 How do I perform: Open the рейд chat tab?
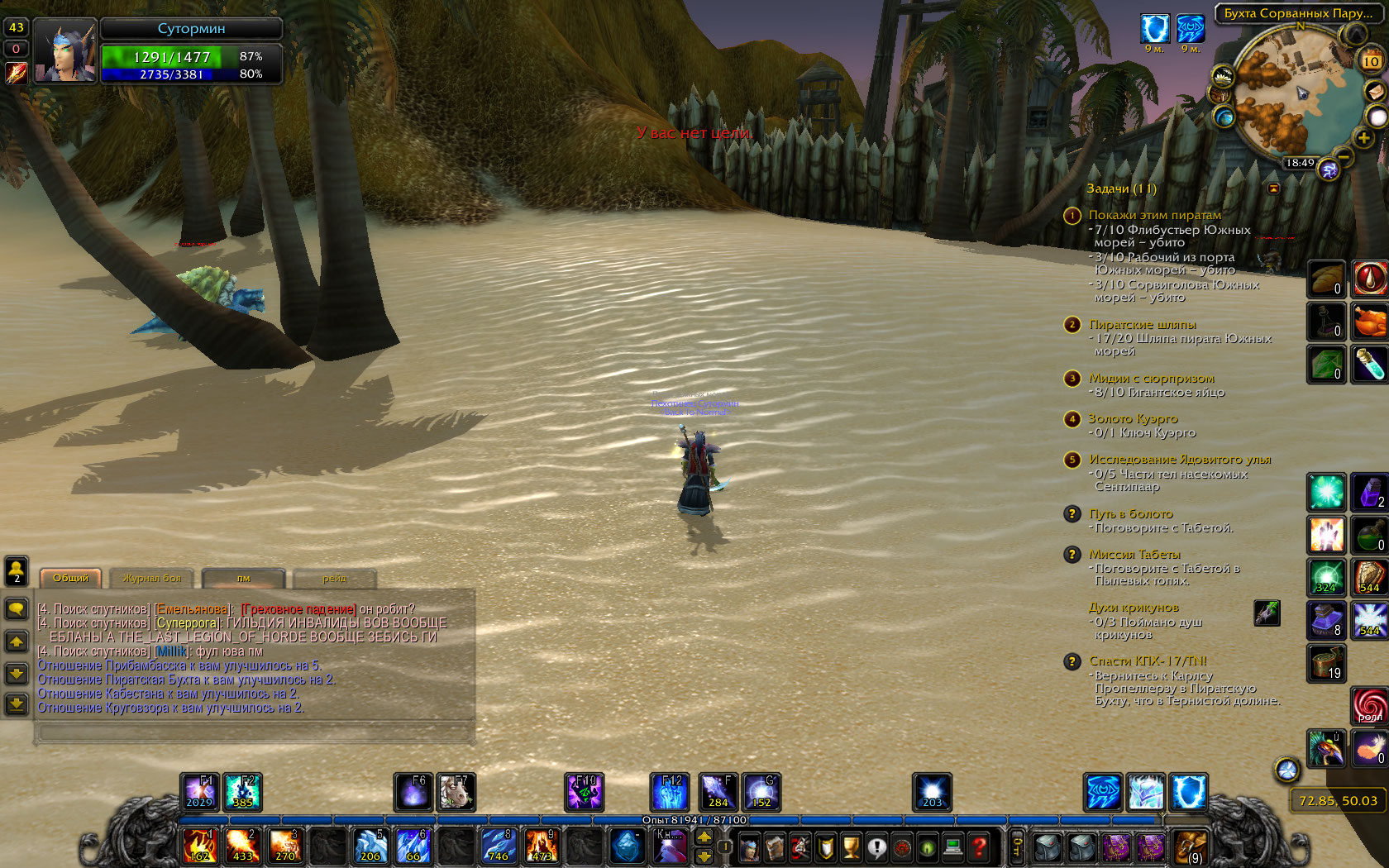pos(335,579)
